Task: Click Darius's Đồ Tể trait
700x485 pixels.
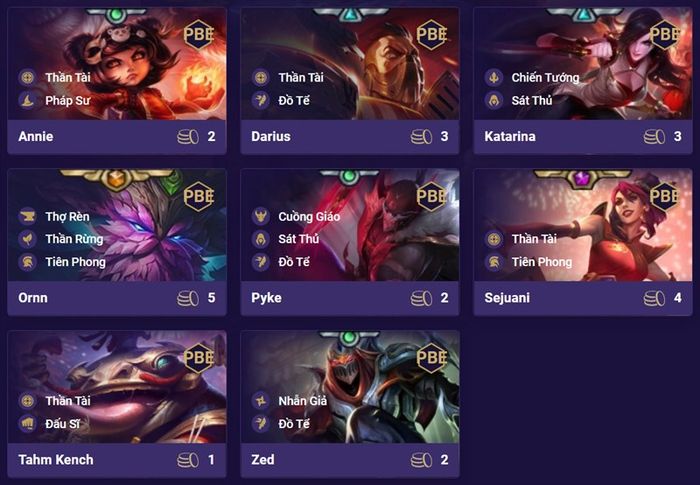Action: (x=293, y=100)
